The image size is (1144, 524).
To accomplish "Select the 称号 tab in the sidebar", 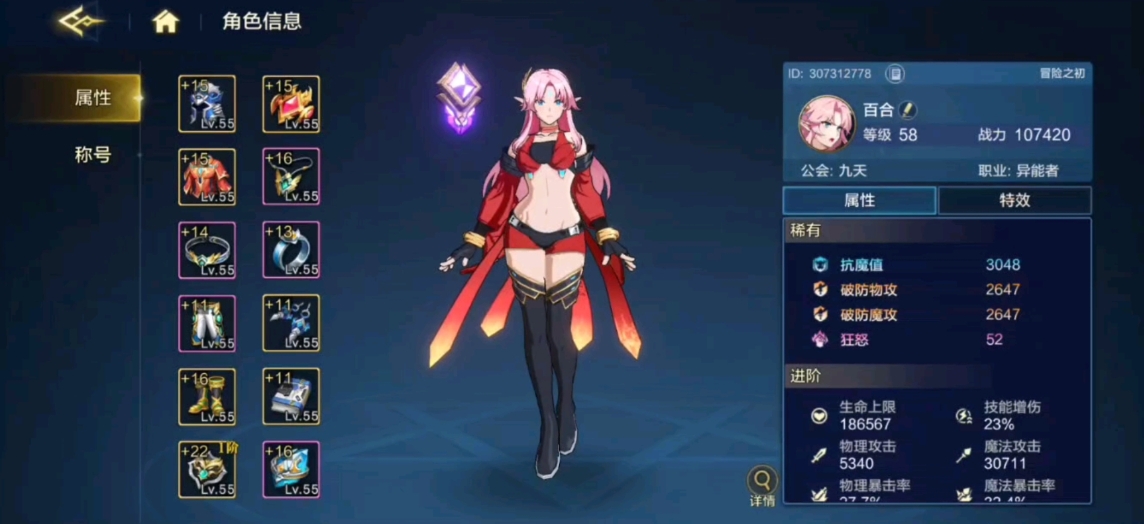I will coord(92,155).
